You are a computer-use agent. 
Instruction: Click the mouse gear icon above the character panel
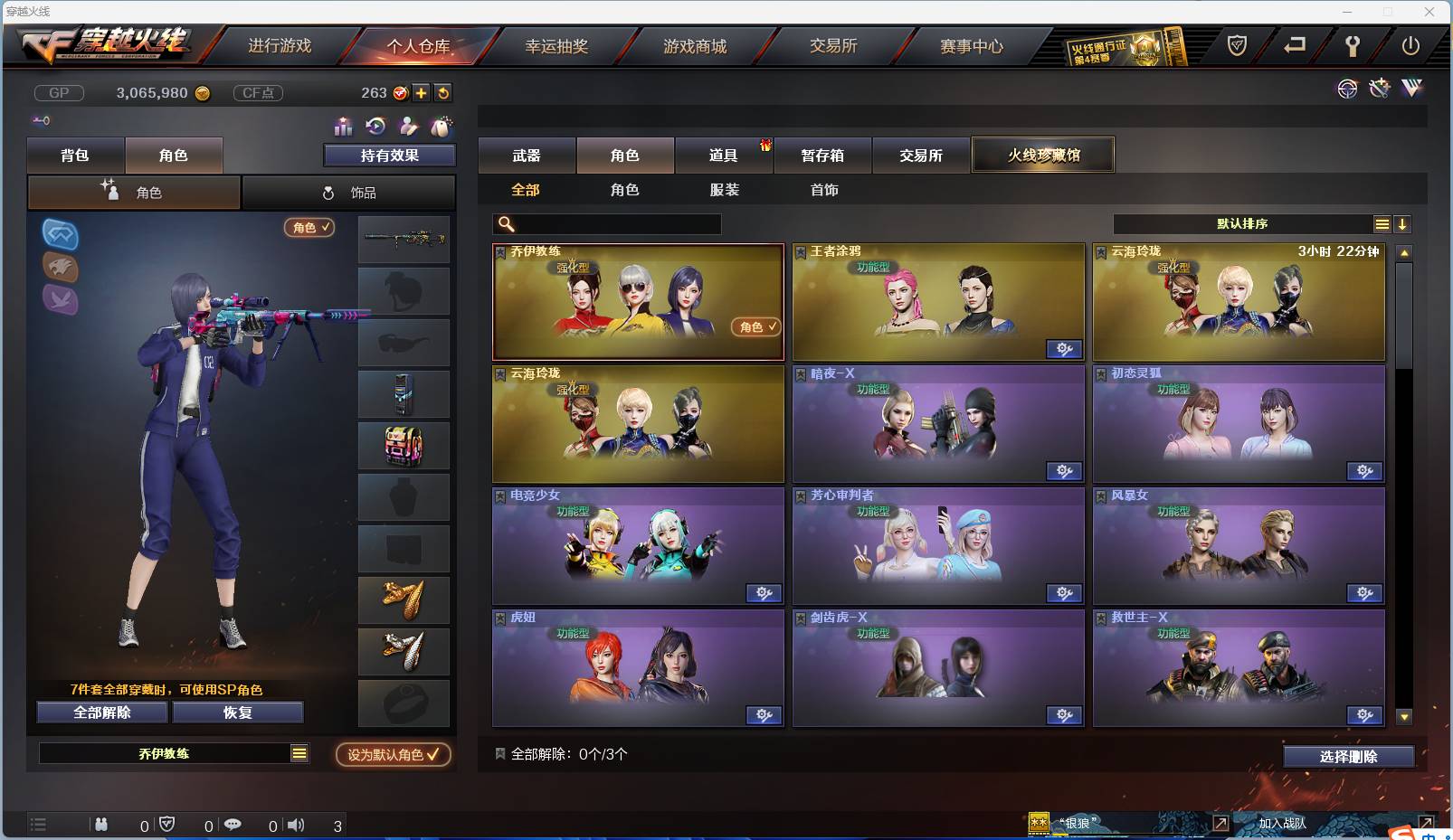[442, 127]
